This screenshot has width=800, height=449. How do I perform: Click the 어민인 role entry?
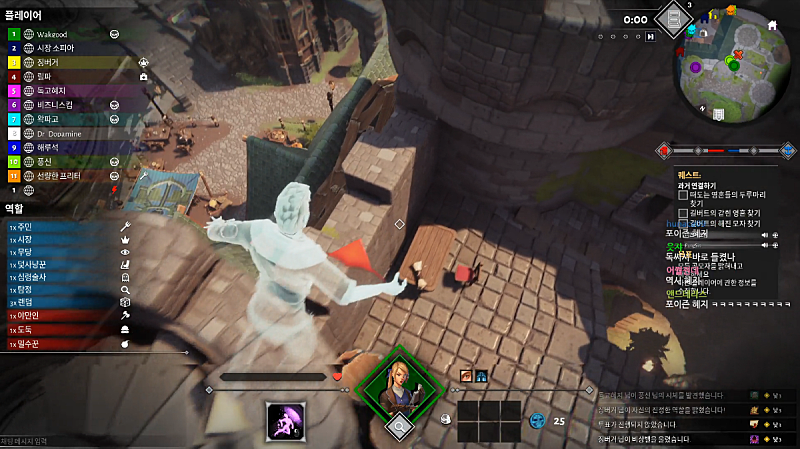pyautogui.click(x=60, y=314)
